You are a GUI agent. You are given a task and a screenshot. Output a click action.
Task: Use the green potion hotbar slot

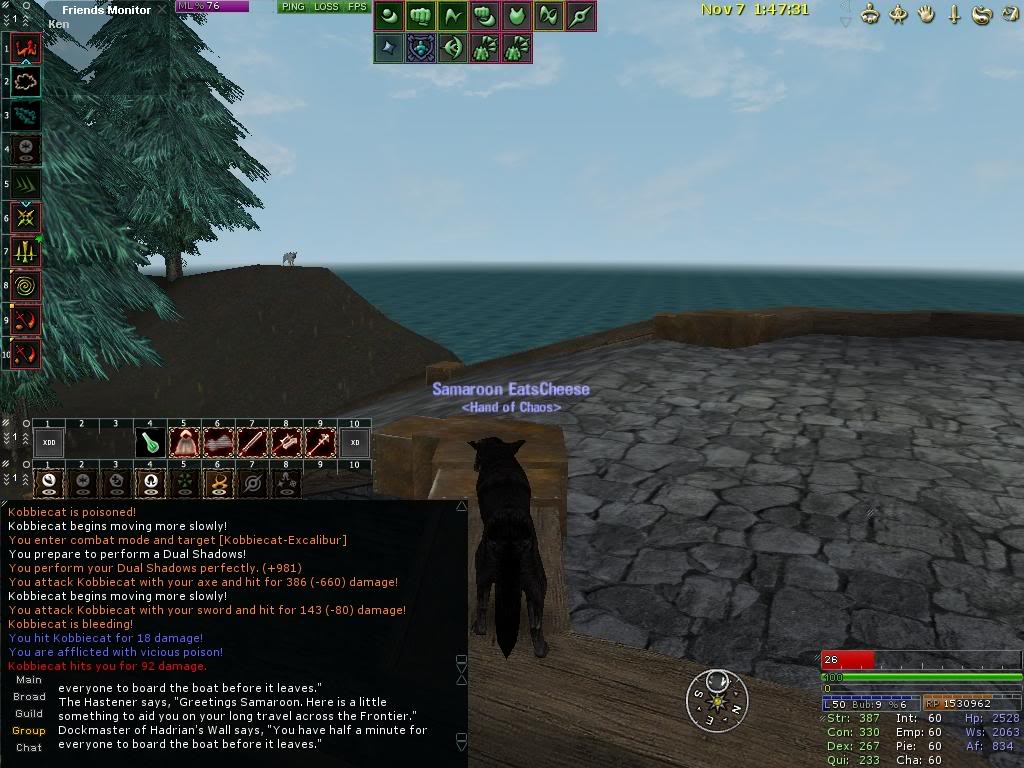pyautogui.click(x=150, y=443)
